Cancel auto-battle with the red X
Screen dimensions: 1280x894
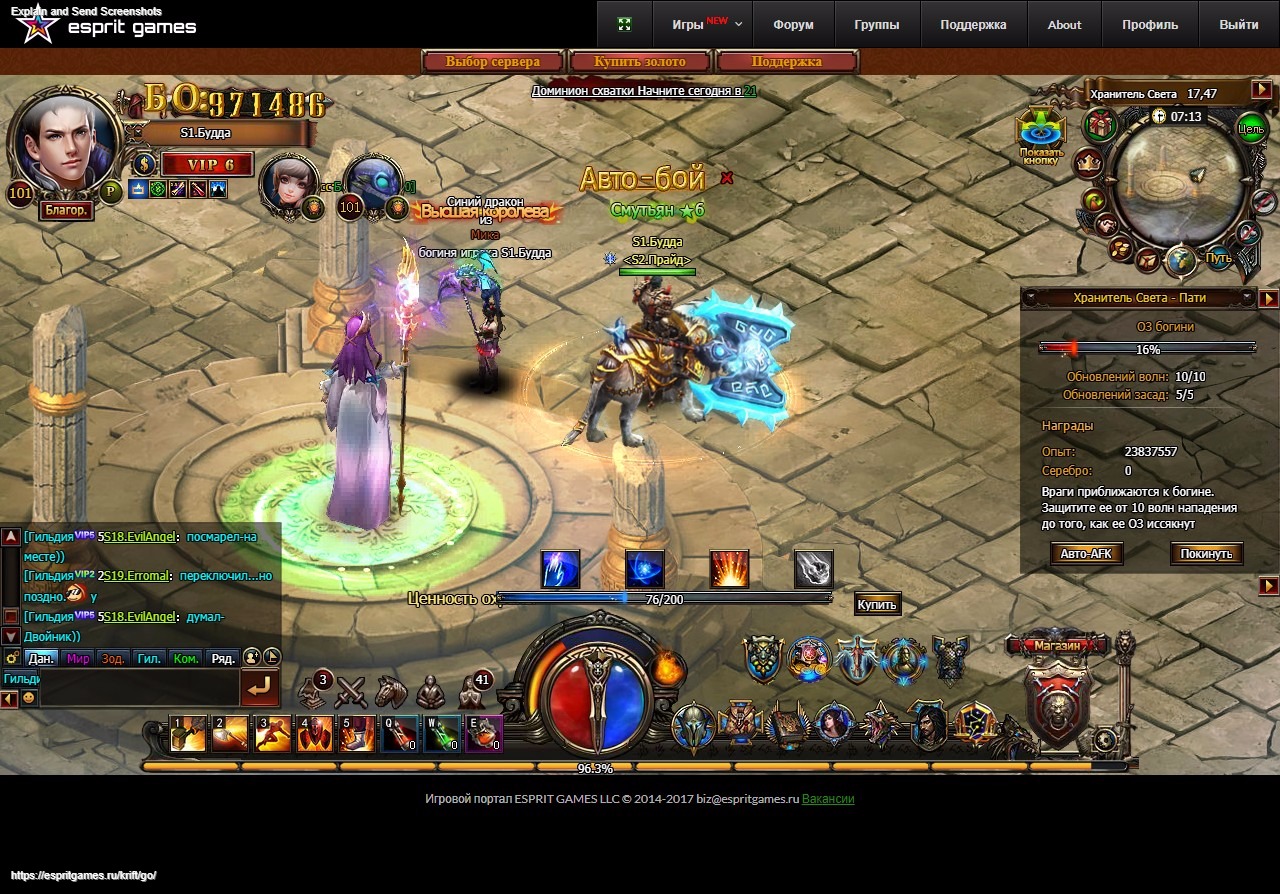tap(727, 178)
